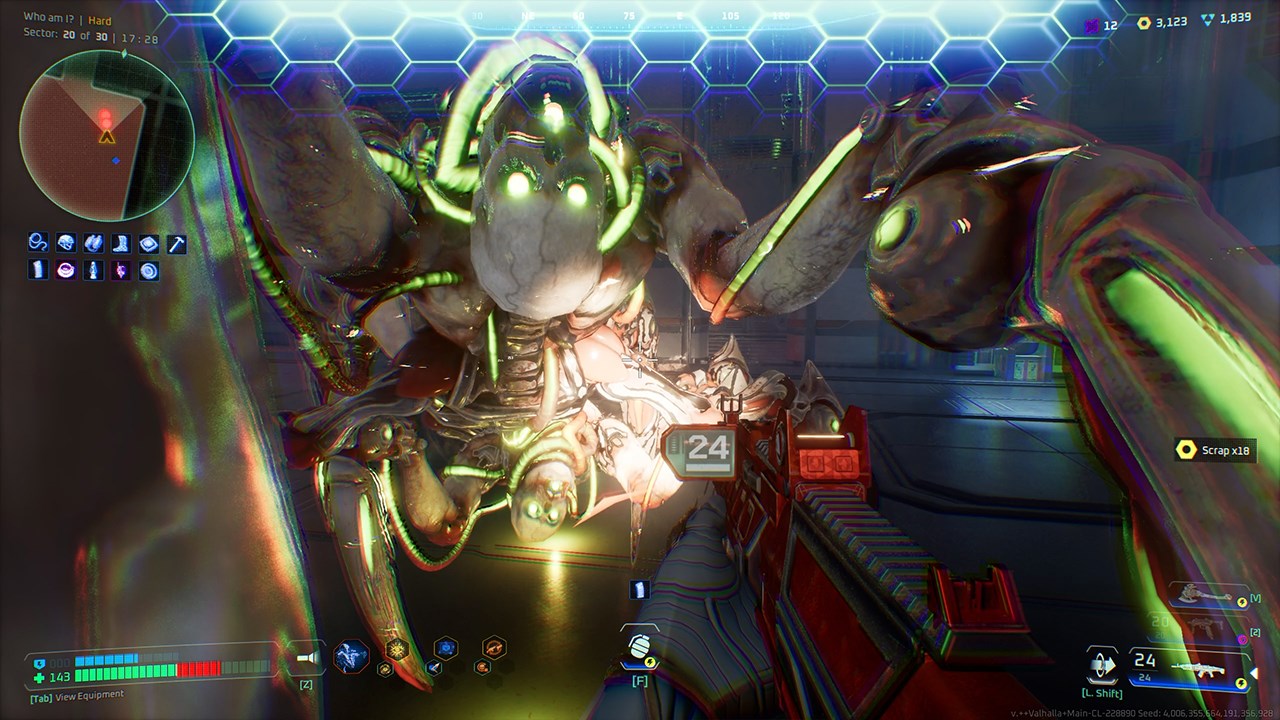Viewport: 1280px width, 720px height.
Task: Select the orange hexagon perk icon
Action: [x=493, y=647]
